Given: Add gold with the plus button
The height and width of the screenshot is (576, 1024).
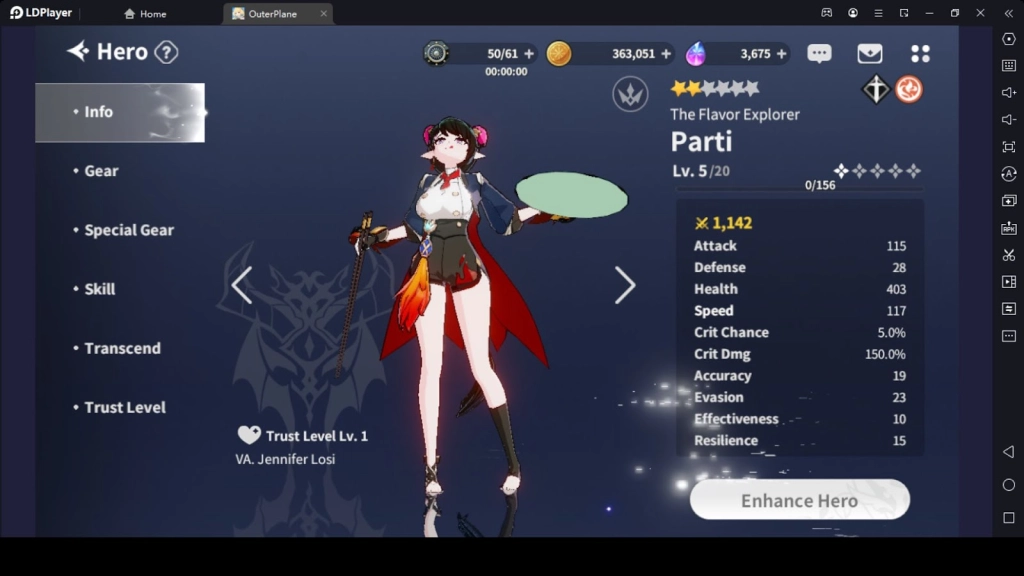Looking at the screenshot, I should (666, 54).
